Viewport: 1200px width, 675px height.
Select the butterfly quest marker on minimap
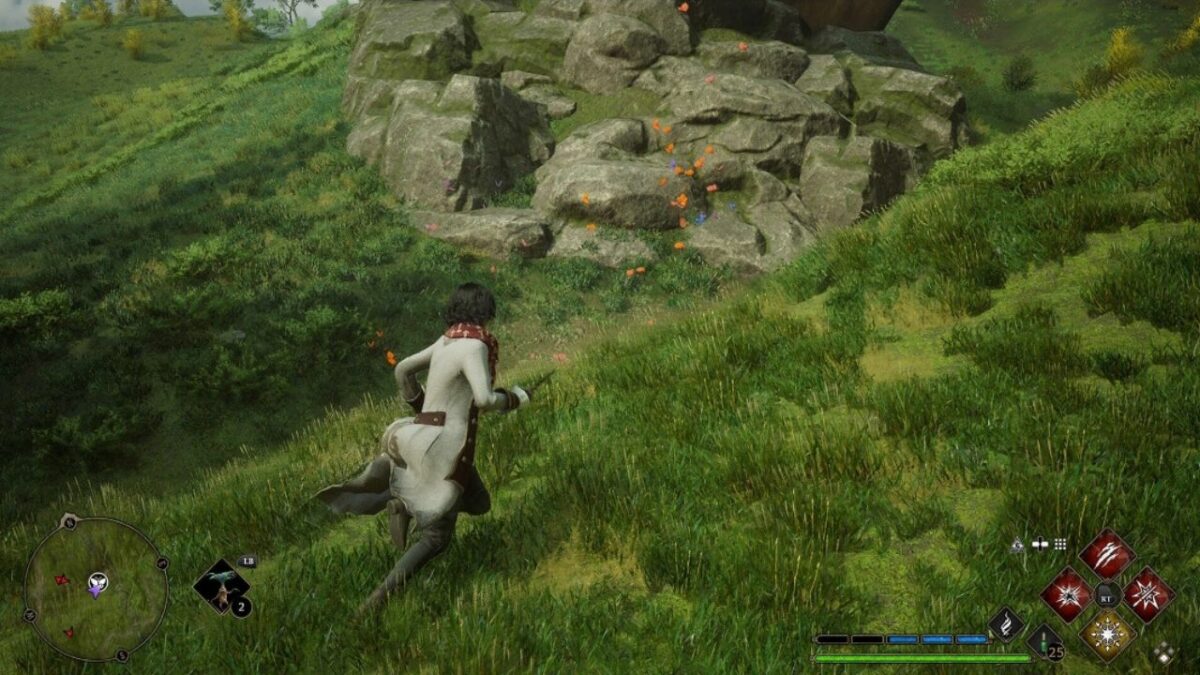click(x=97, y=583)
